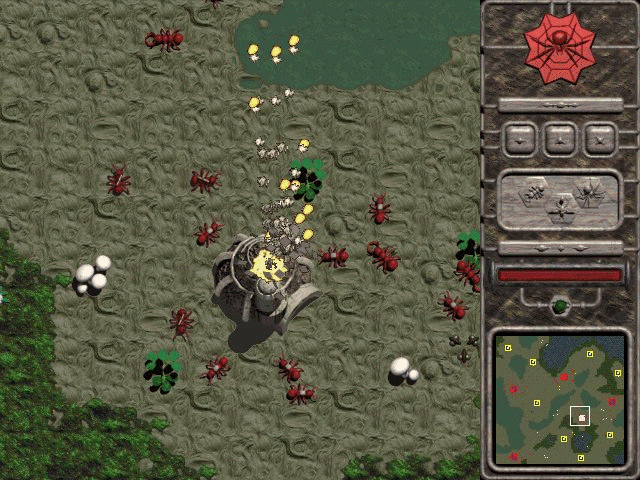Click the green gem button above minimap
Viewport: 640px width, 480px height.
pyautogui.click(x=560, y=305)
